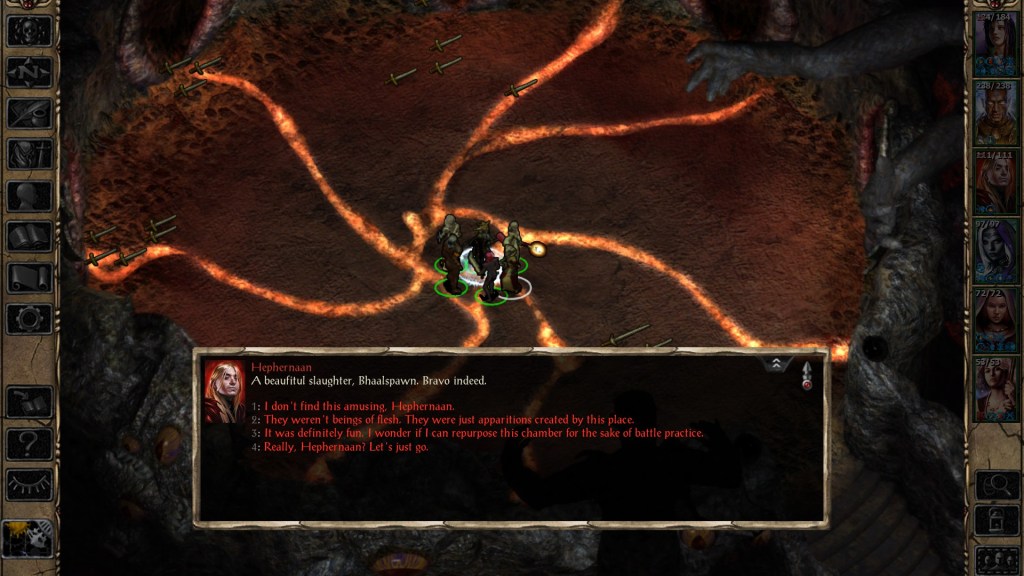1024x576 pixels.
Task: Click the padlock button in the right sidebar
Action: coord(996,521)
